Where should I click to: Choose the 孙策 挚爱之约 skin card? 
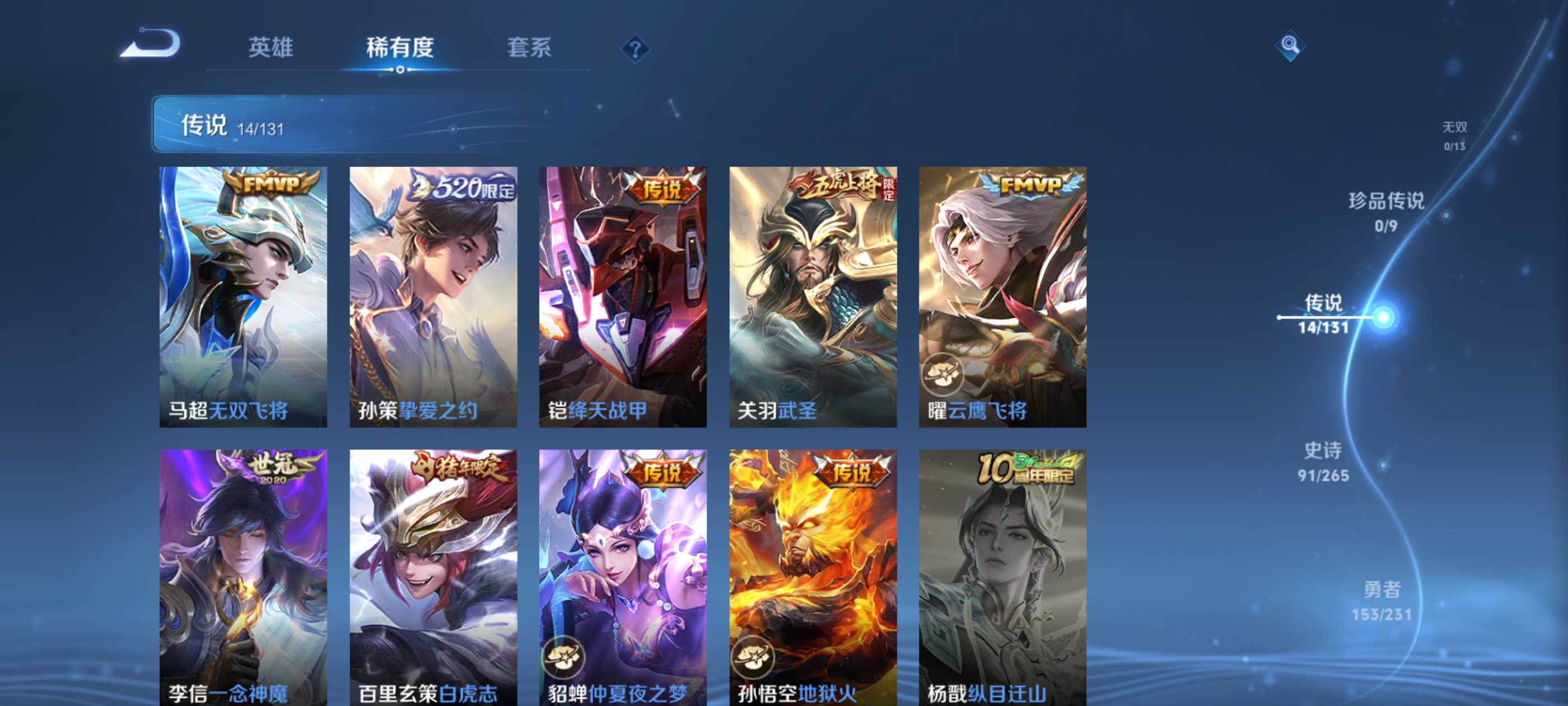click(433, 296)
